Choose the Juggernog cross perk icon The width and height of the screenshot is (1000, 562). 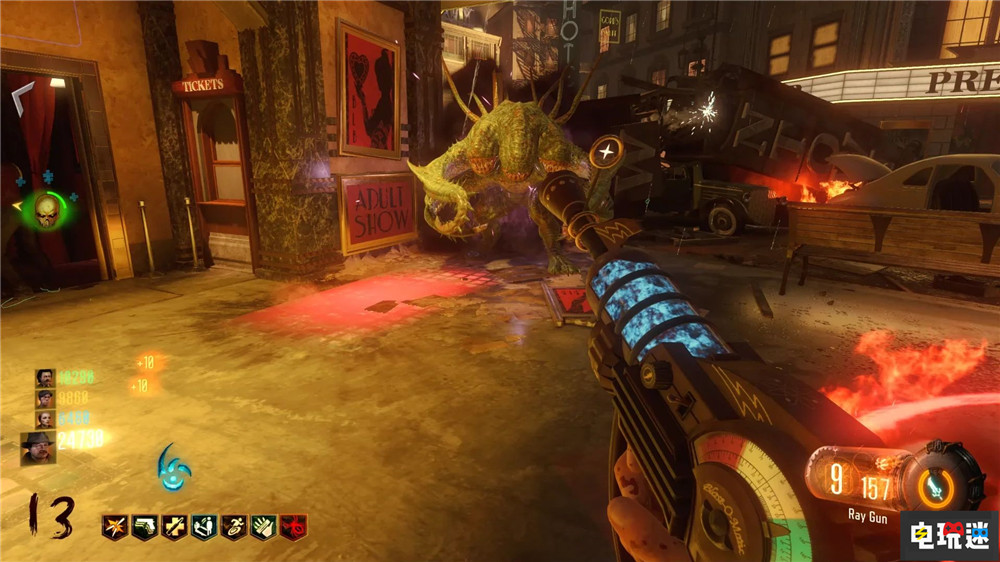[x=174, y=526]
